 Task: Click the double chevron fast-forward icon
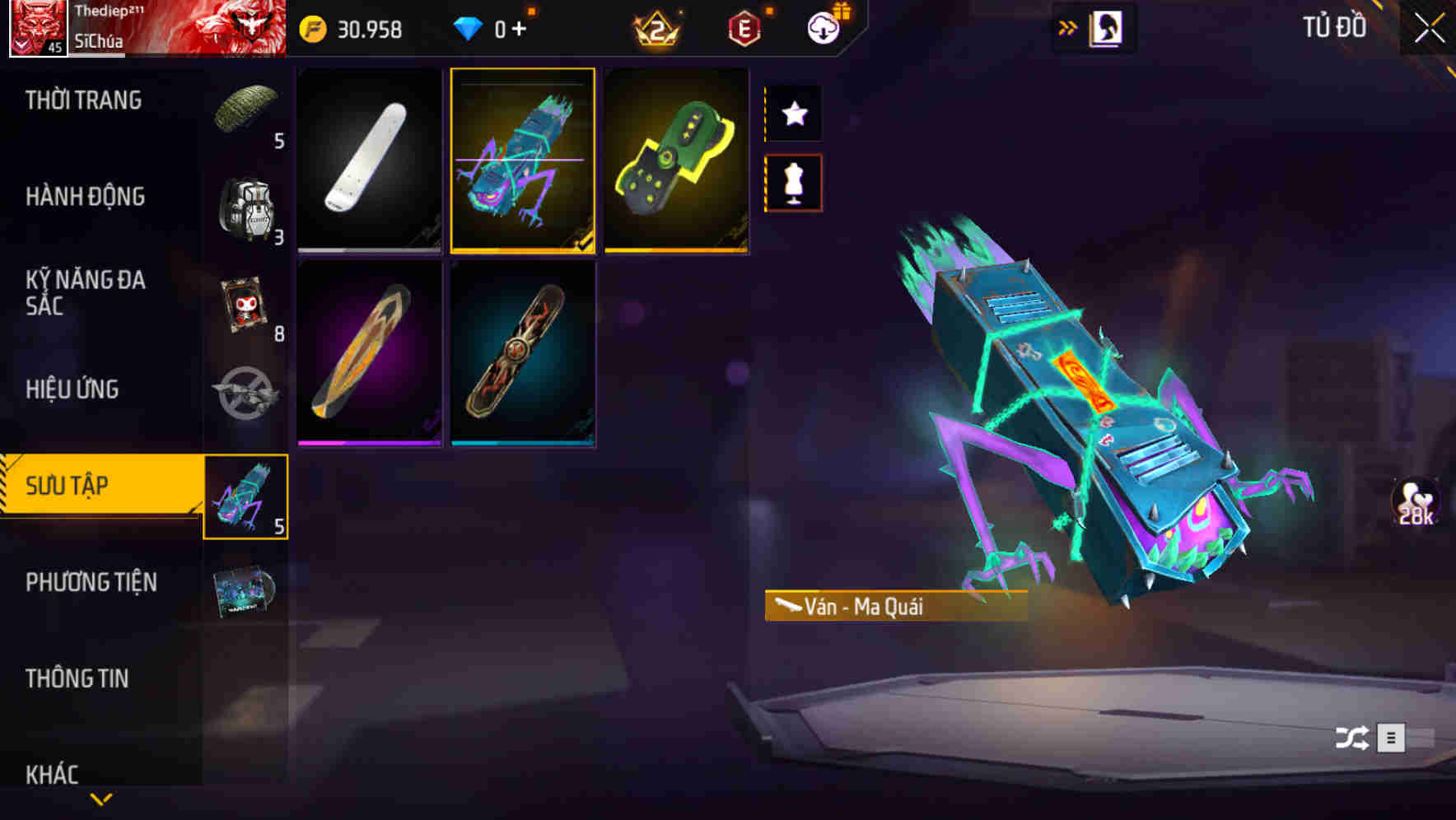tap(1067, 26)
